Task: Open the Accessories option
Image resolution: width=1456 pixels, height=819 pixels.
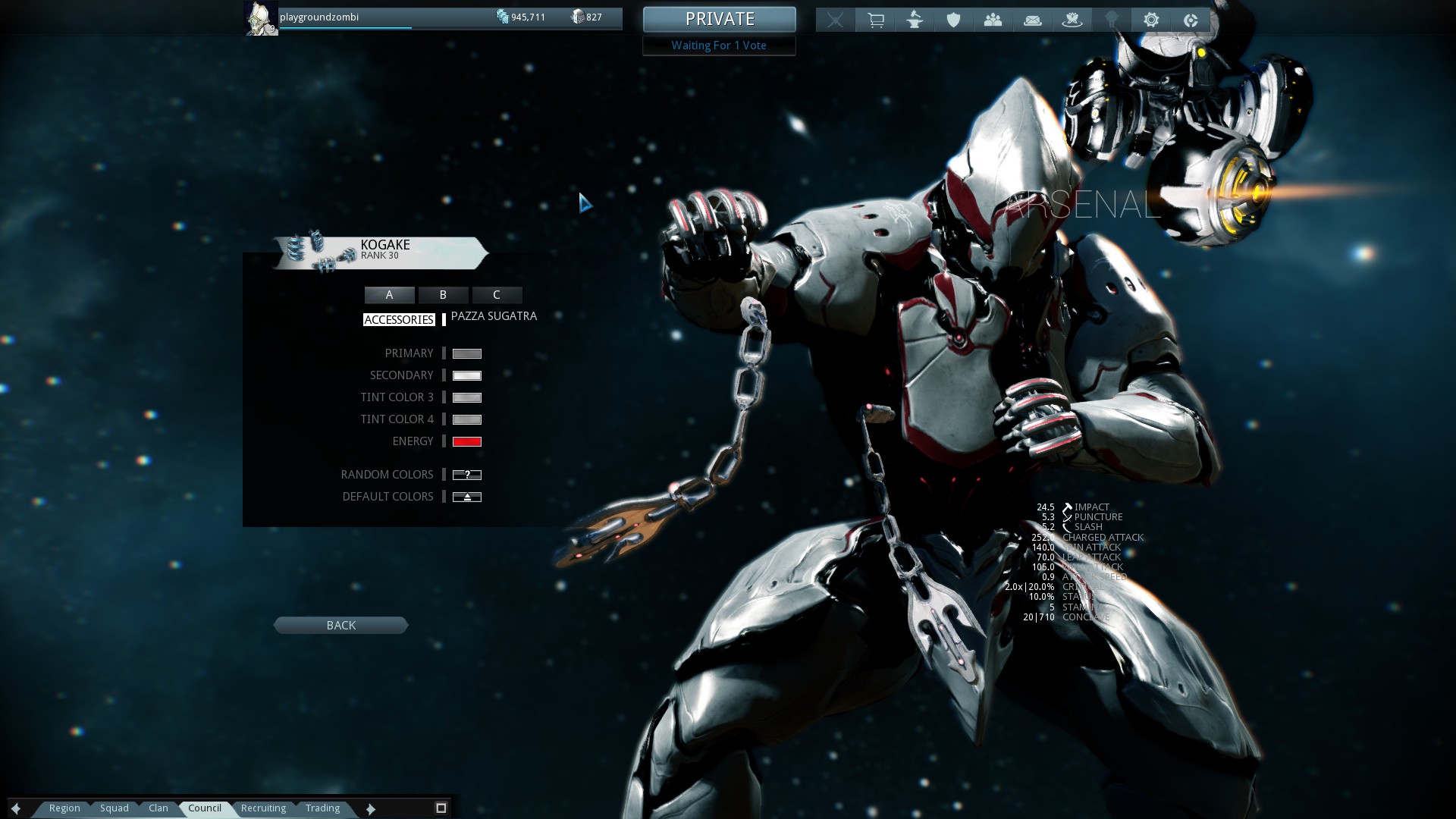Action: [399, 320]
